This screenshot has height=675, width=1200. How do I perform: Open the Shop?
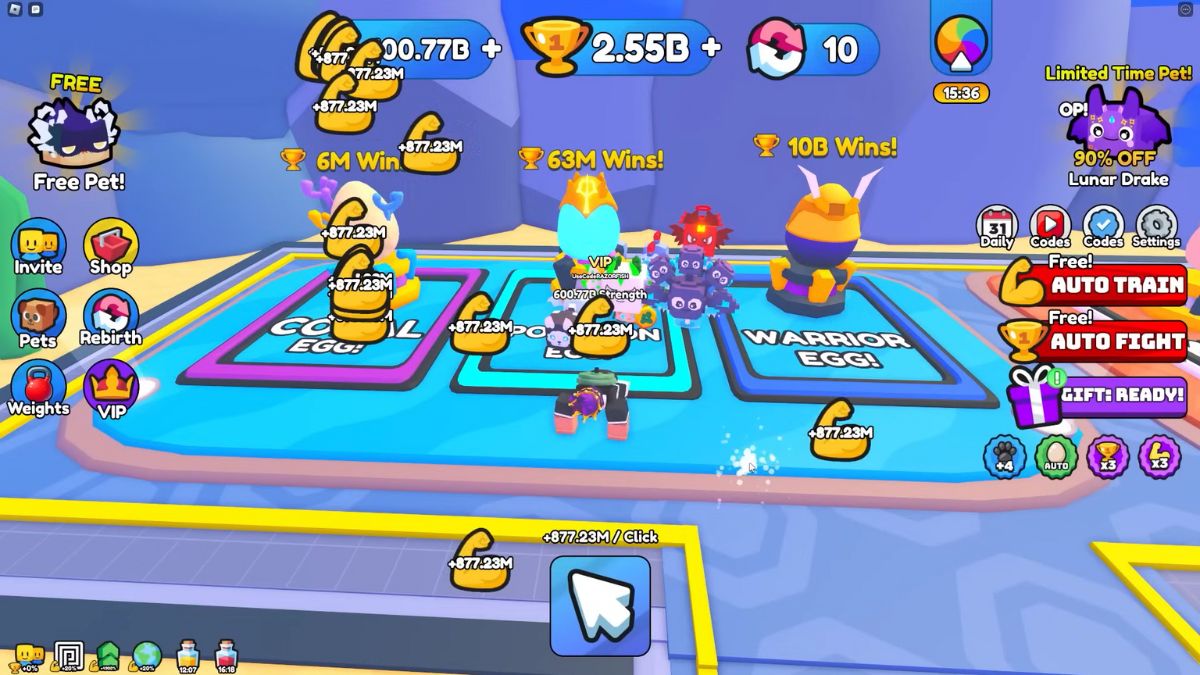click(110, 246)
